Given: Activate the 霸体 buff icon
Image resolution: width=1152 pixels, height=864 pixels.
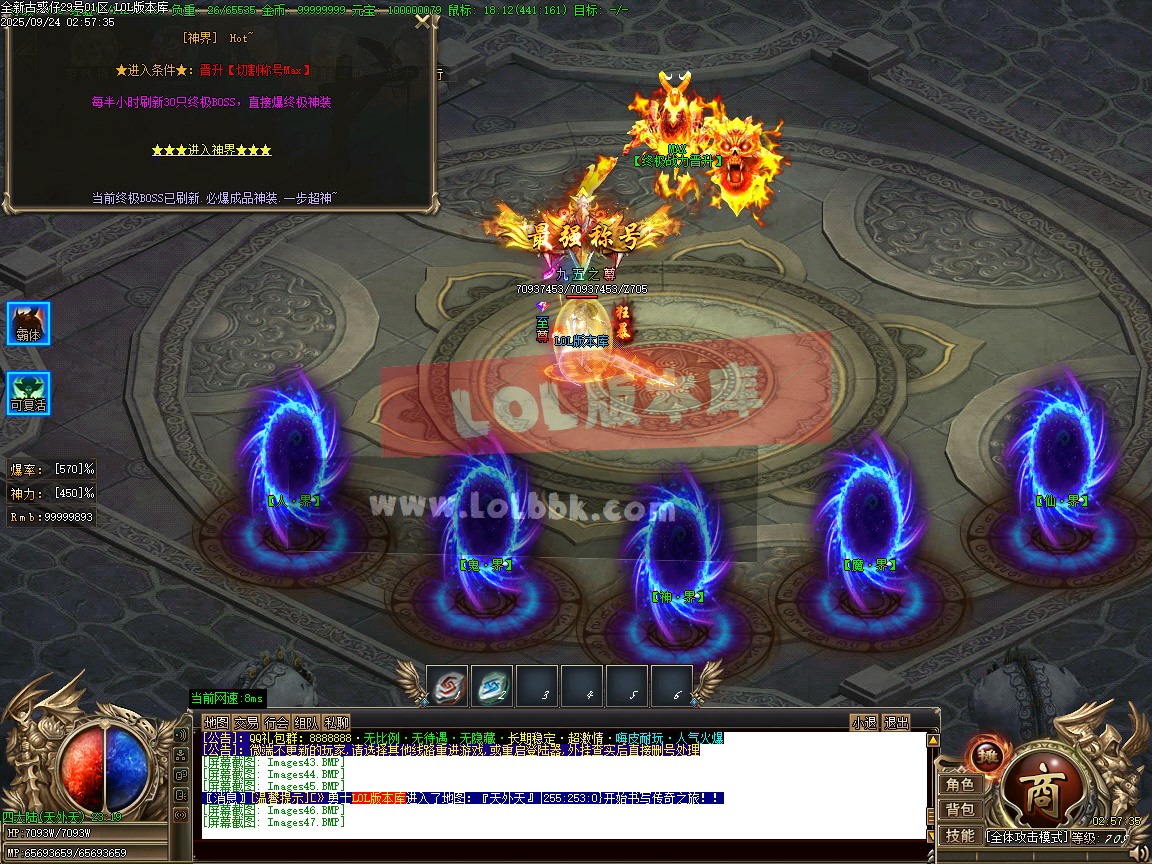Looking at the screenshot, I should click(x=28, y=323).
